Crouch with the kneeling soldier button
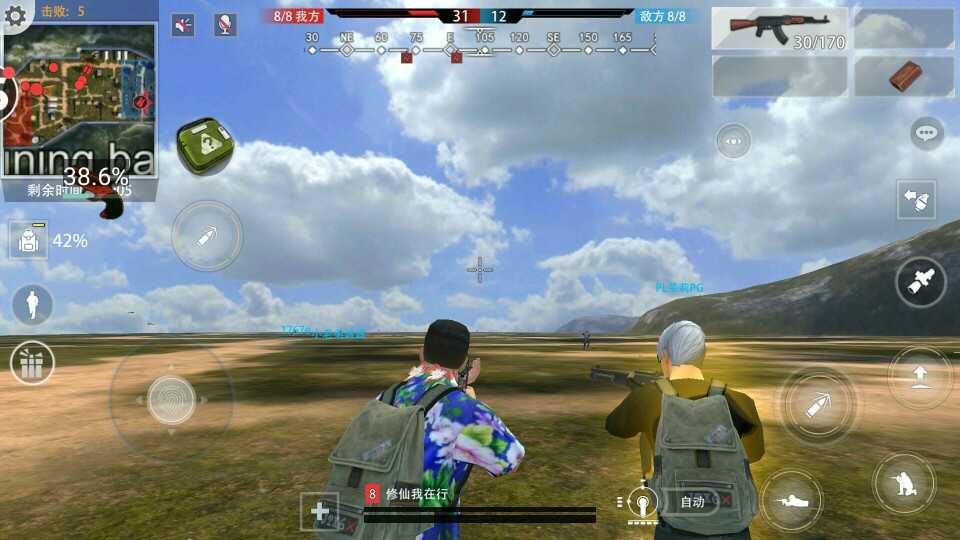960x540 pixels. tap(904, 484)
